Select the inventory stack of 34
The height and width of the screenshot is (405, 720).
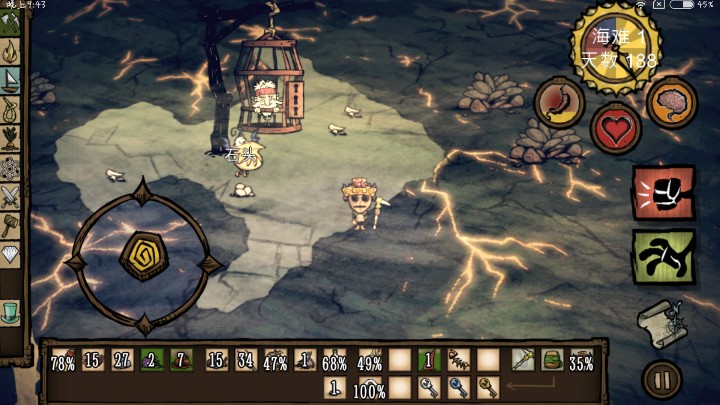point(245,361)
